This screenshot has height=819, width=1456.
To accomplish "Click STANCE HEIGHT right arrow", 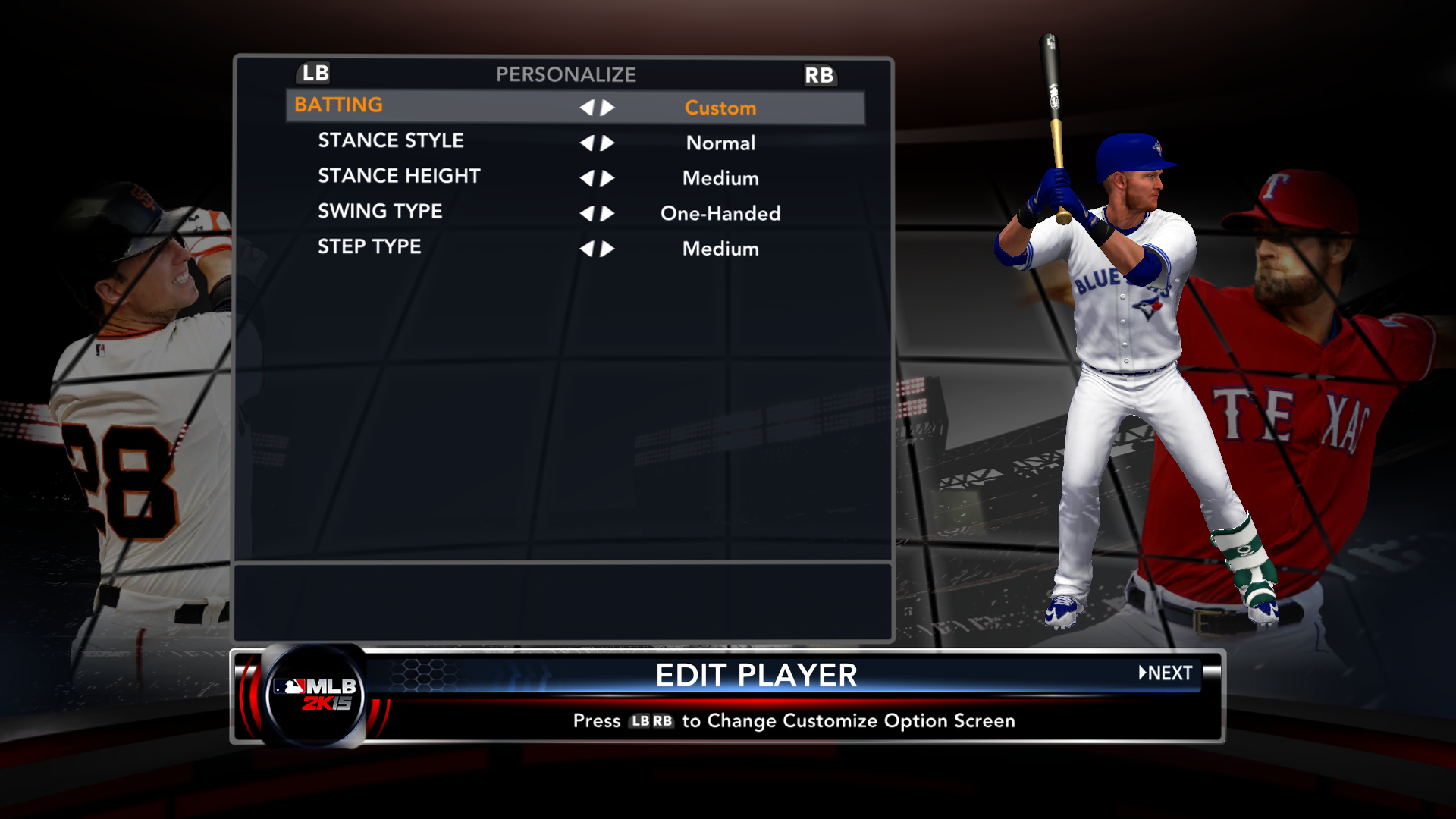I will tap(607, 178).
